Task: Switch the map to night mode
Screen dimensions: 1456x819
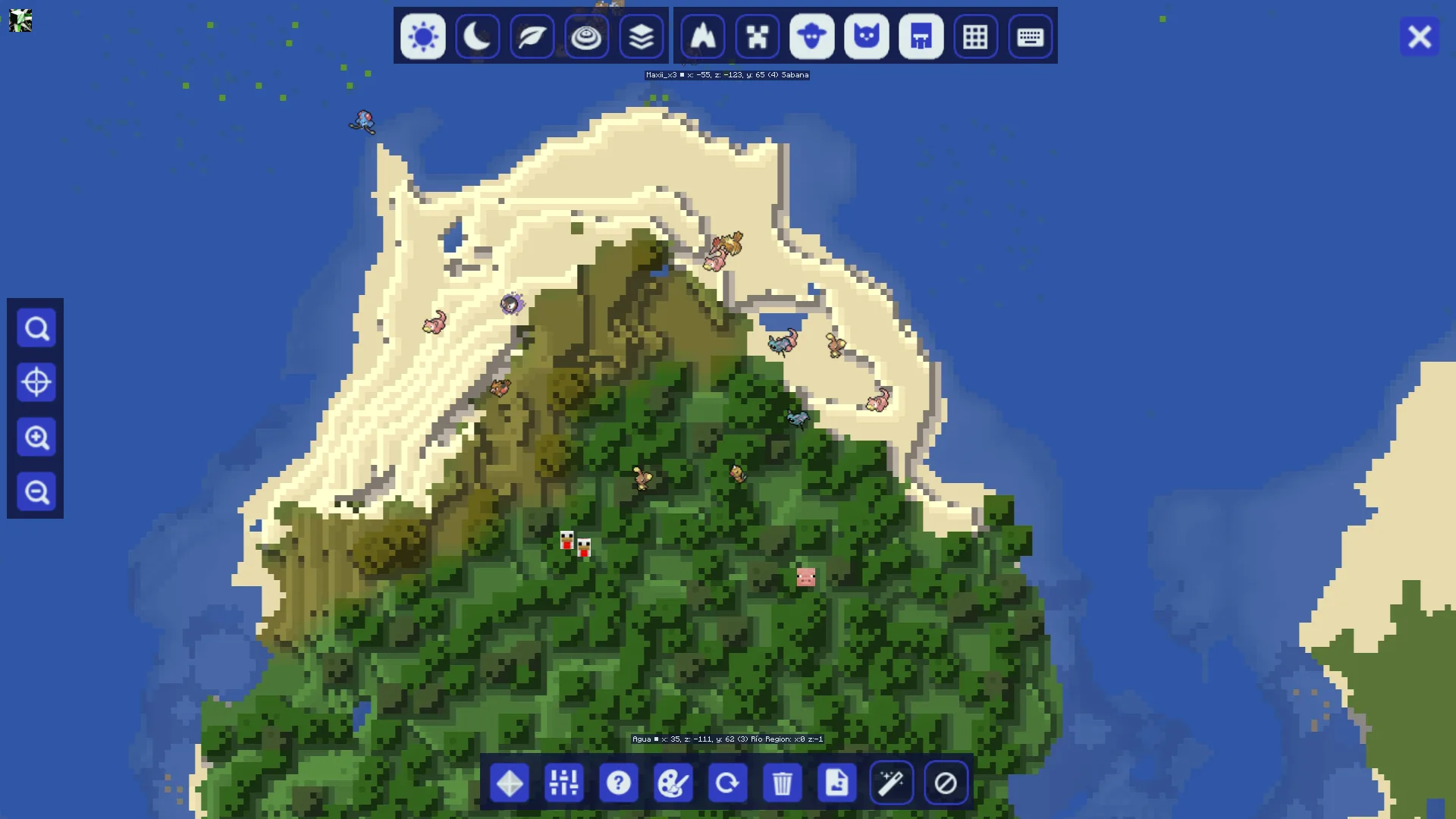Action: point(477,36)
